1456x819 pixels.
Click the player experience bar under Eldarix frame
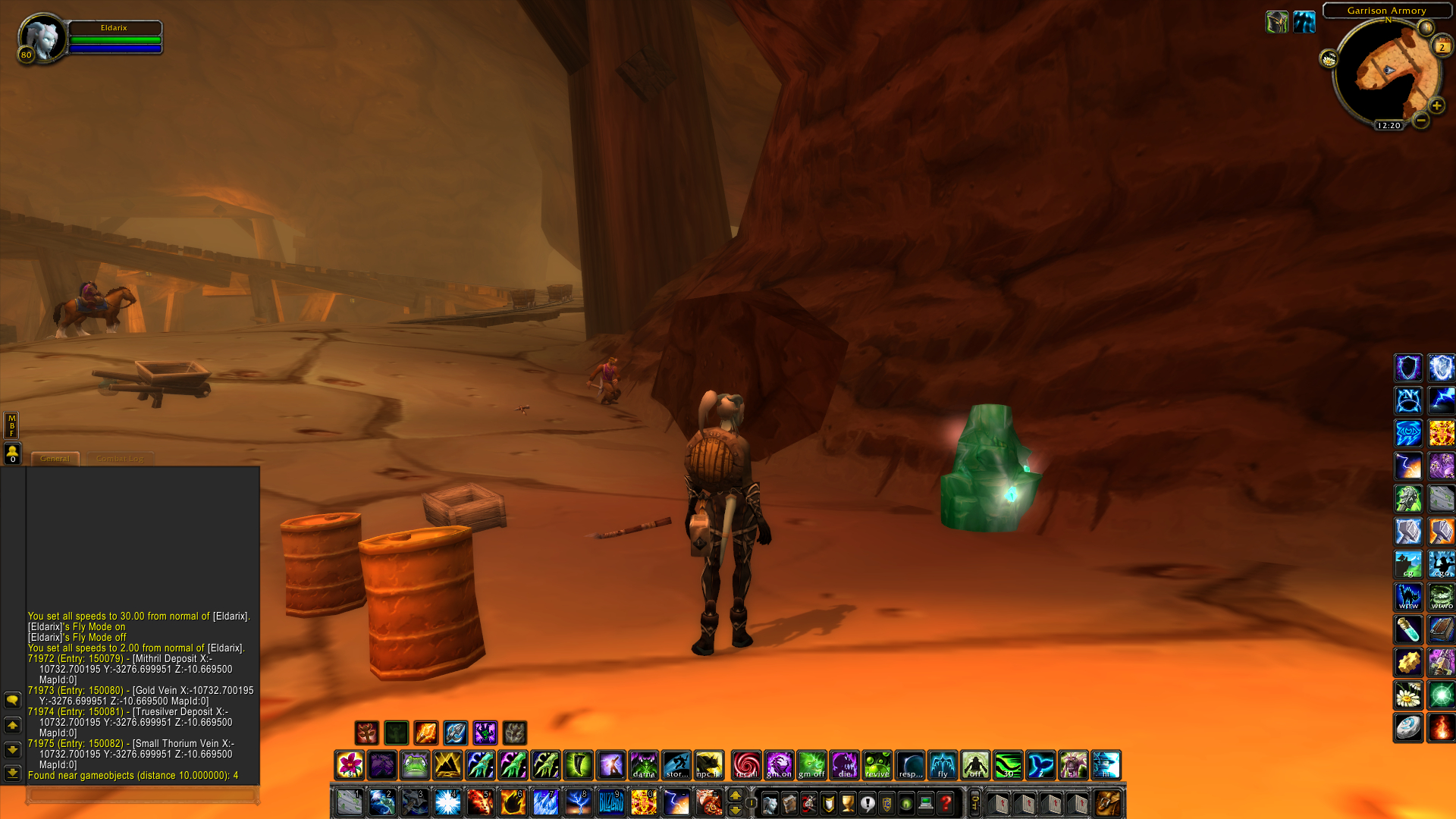click(x=114, y=49)
